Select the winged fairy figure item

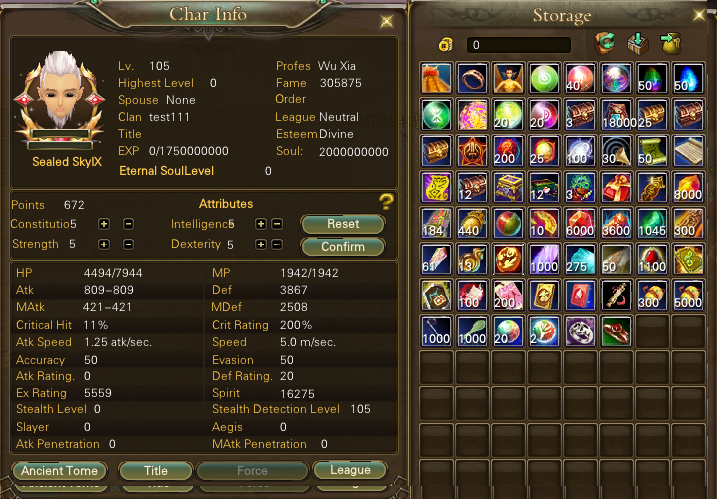509,78
